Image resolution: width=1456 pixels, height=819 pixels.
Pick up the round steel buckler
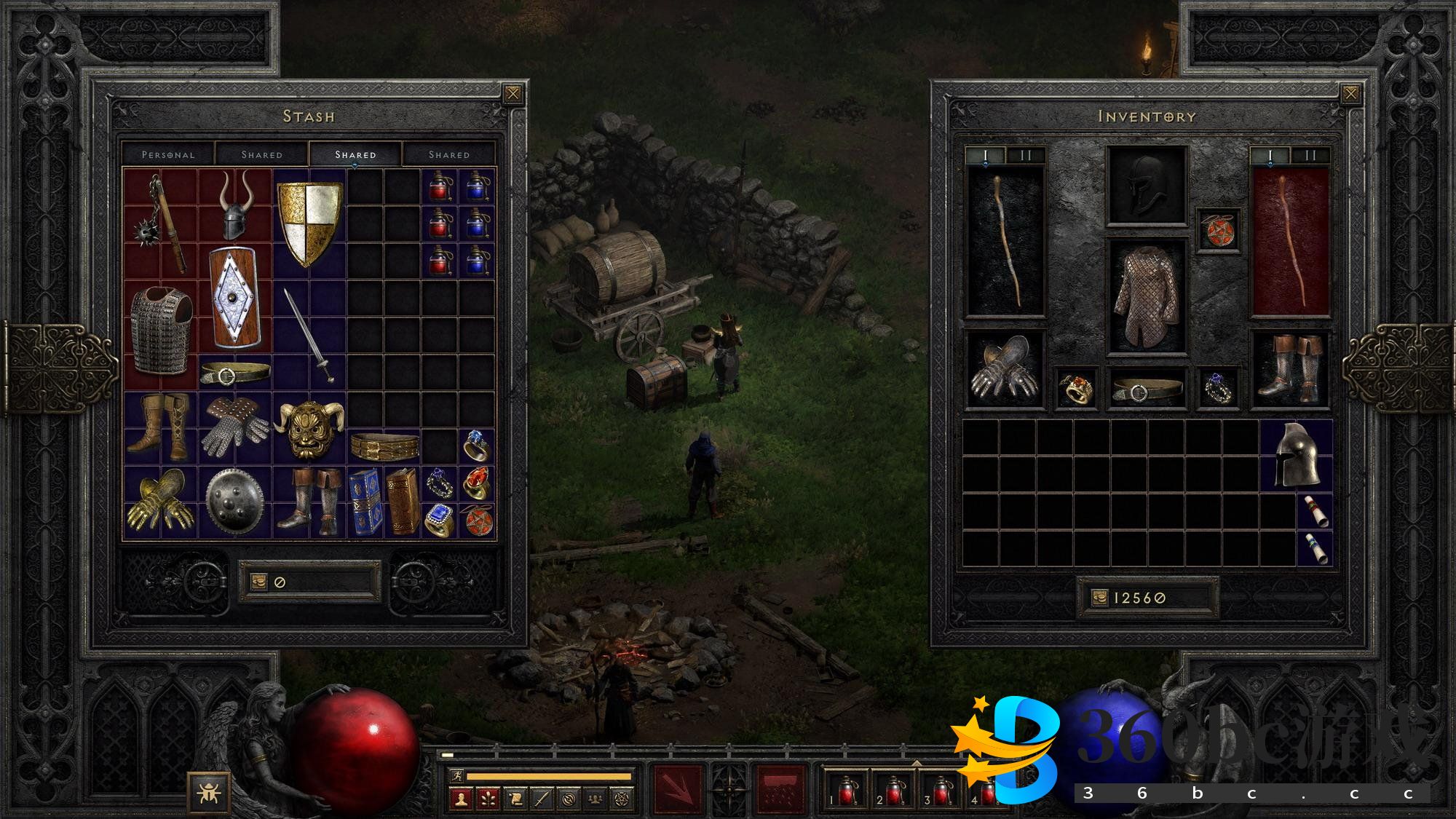pyautogui.click(x=234, y=502)
